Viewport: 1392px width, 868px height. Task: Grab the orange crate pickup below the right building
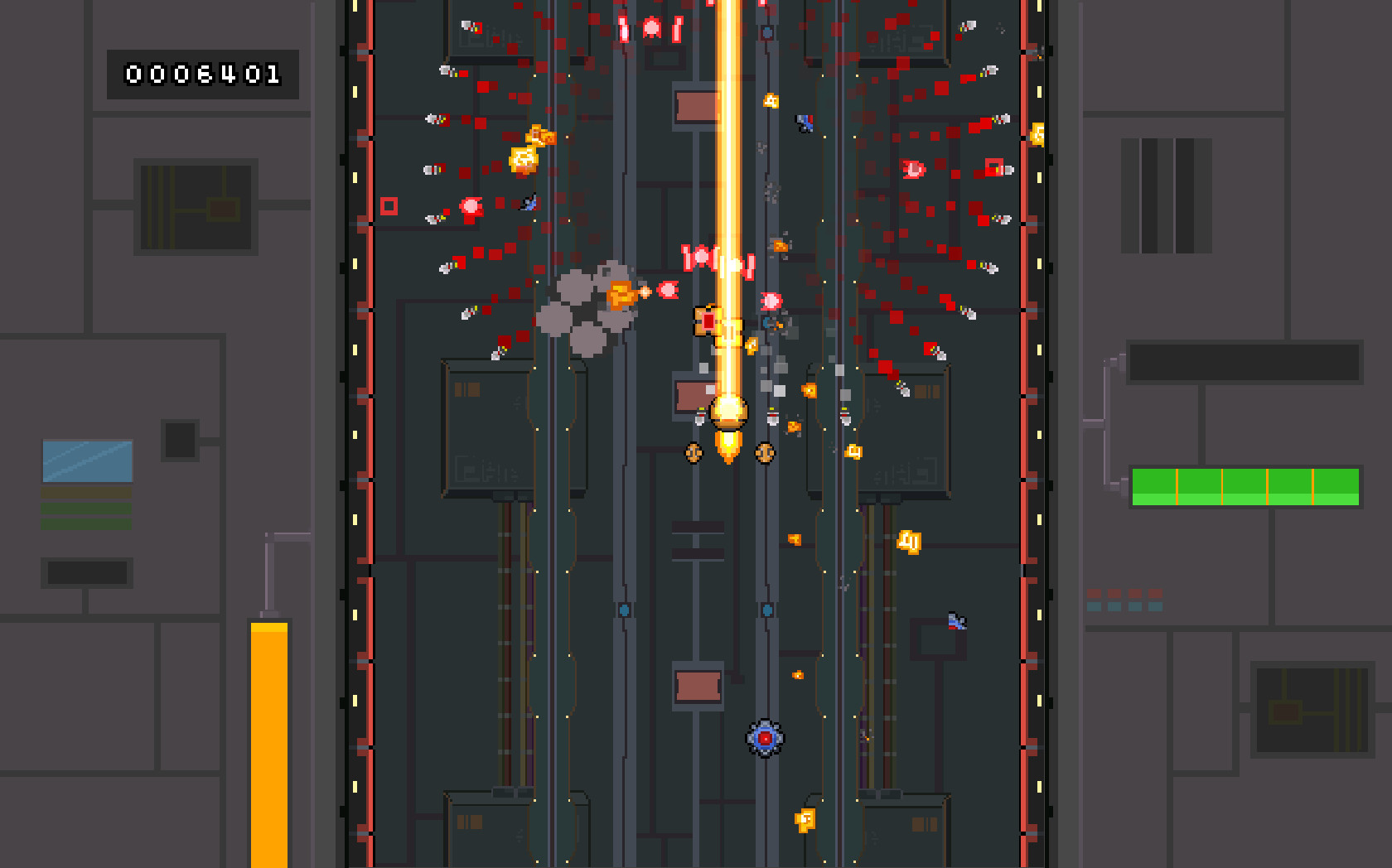908,542
